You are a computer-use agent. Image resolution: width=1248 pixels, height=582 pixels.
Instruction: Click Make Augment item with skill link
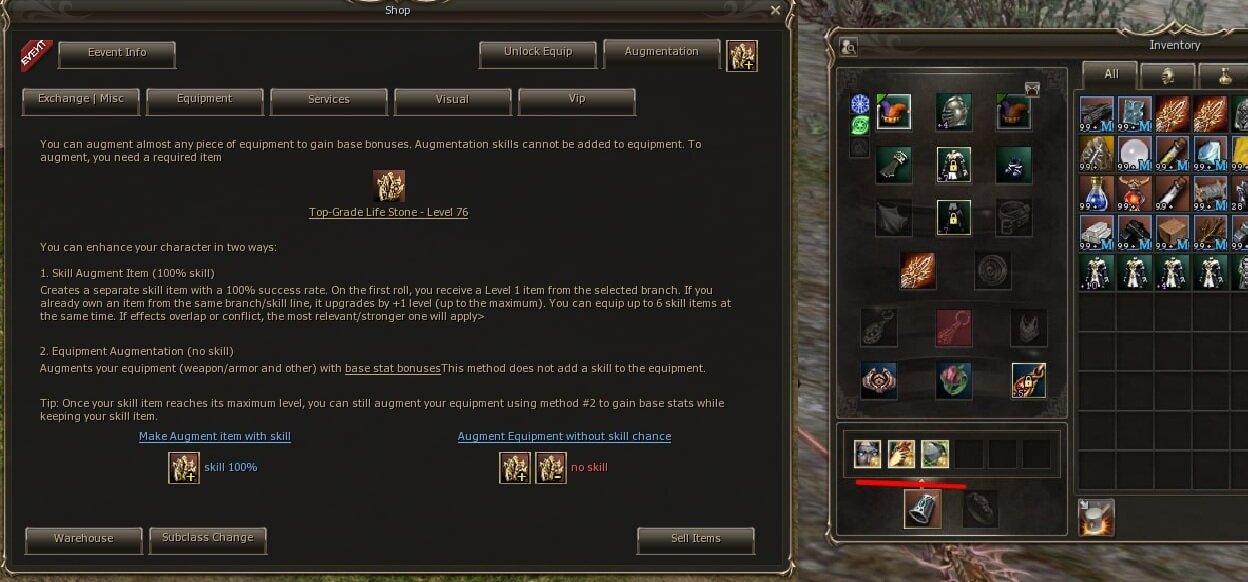pyautogui.click(x=215, y=437)
